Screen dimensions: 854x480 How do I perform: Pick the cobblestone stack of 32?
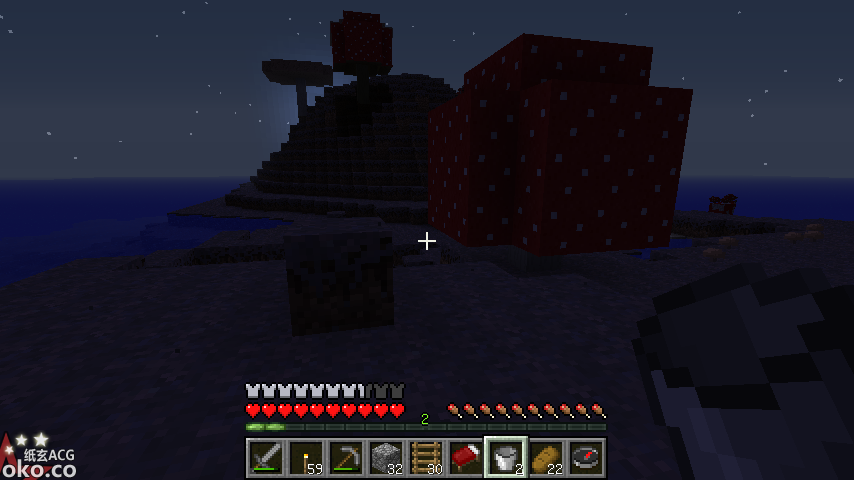coord(386,458)
